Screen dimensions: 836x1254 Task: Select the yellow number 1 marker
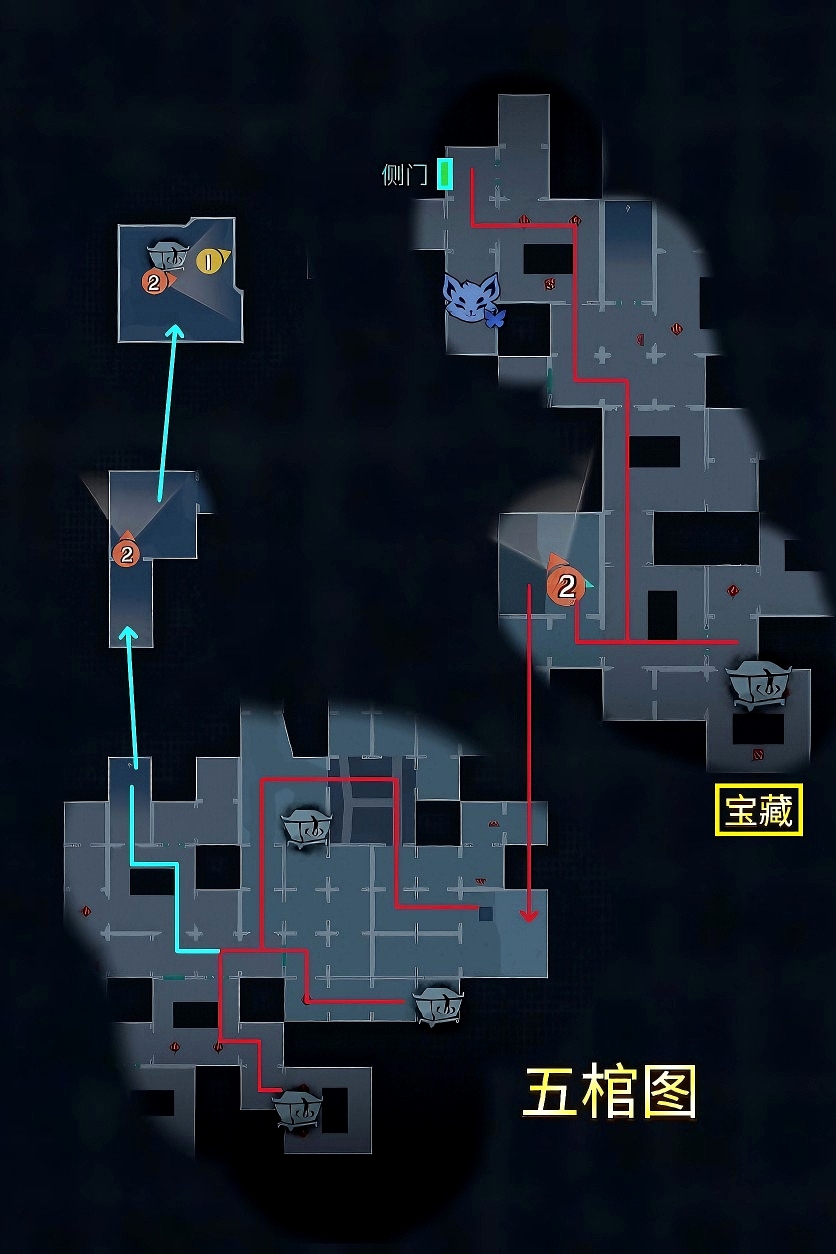pyautogui.click(x=209, y=261)
